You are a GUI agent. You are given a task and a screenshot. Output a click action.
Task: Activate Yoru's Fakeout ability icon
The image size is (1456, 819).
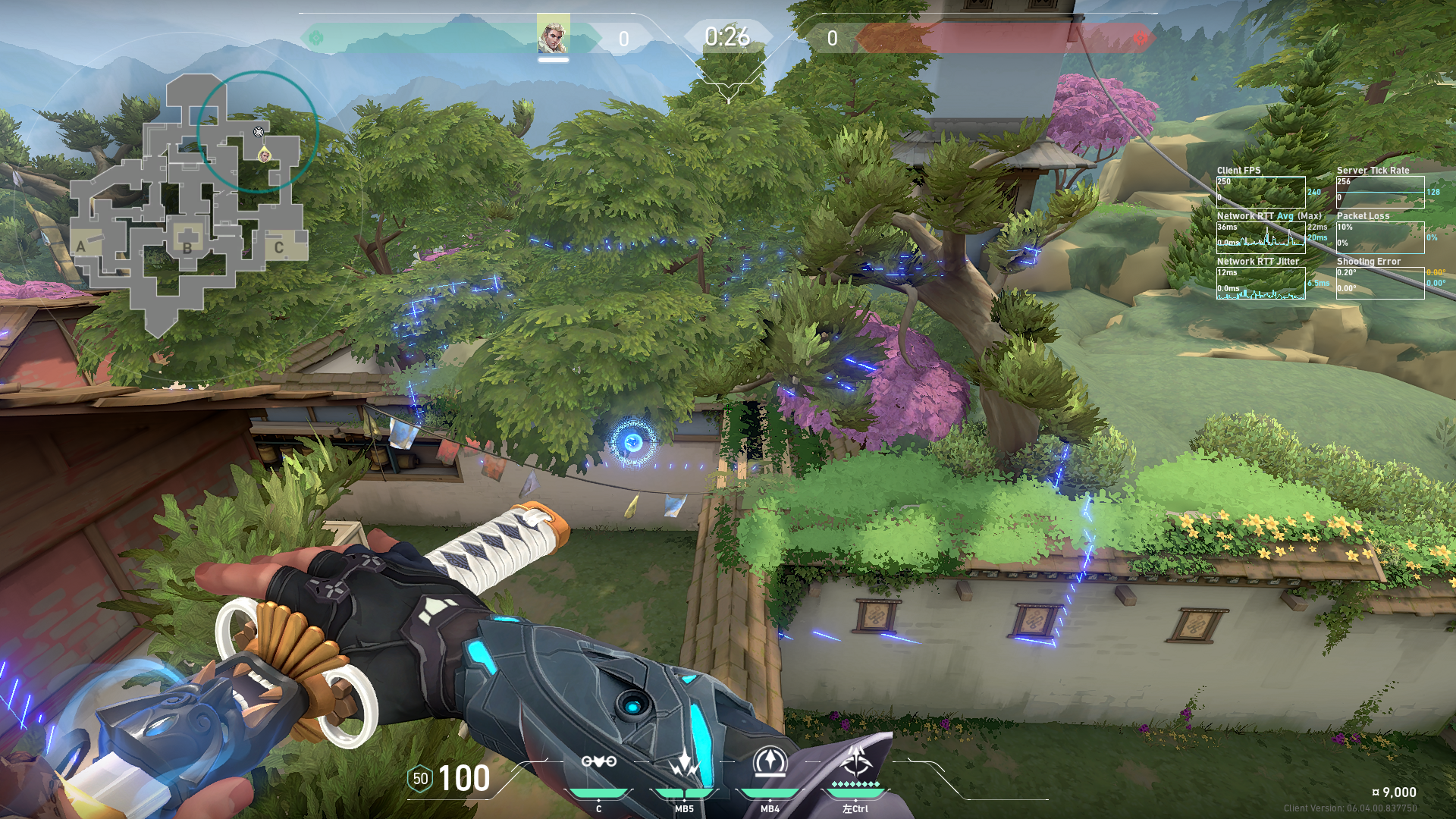point(598,762)
